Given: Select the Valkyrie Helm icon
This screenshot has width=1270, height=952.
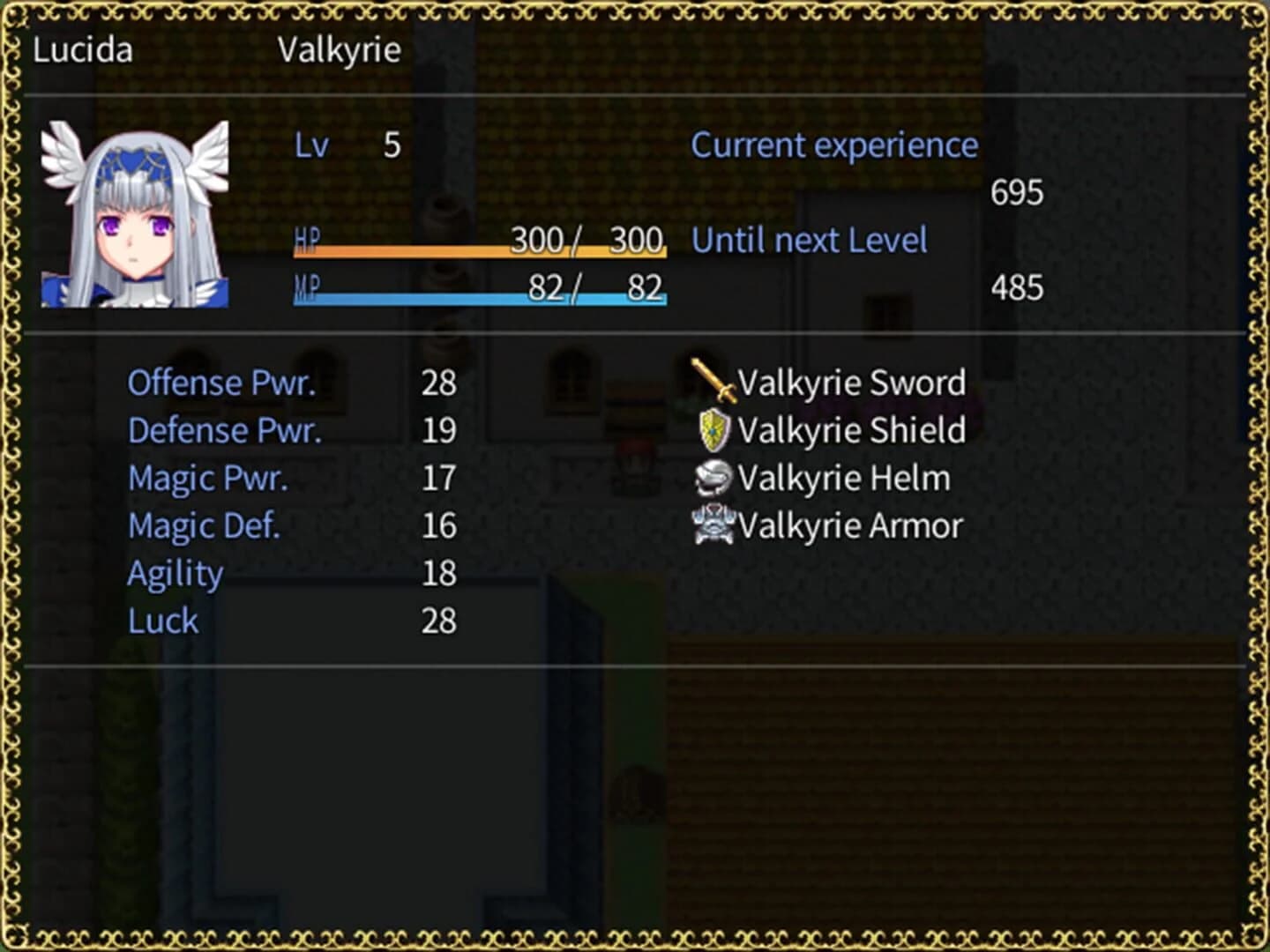Looking at the screenshot, I should tap(714, 477).
